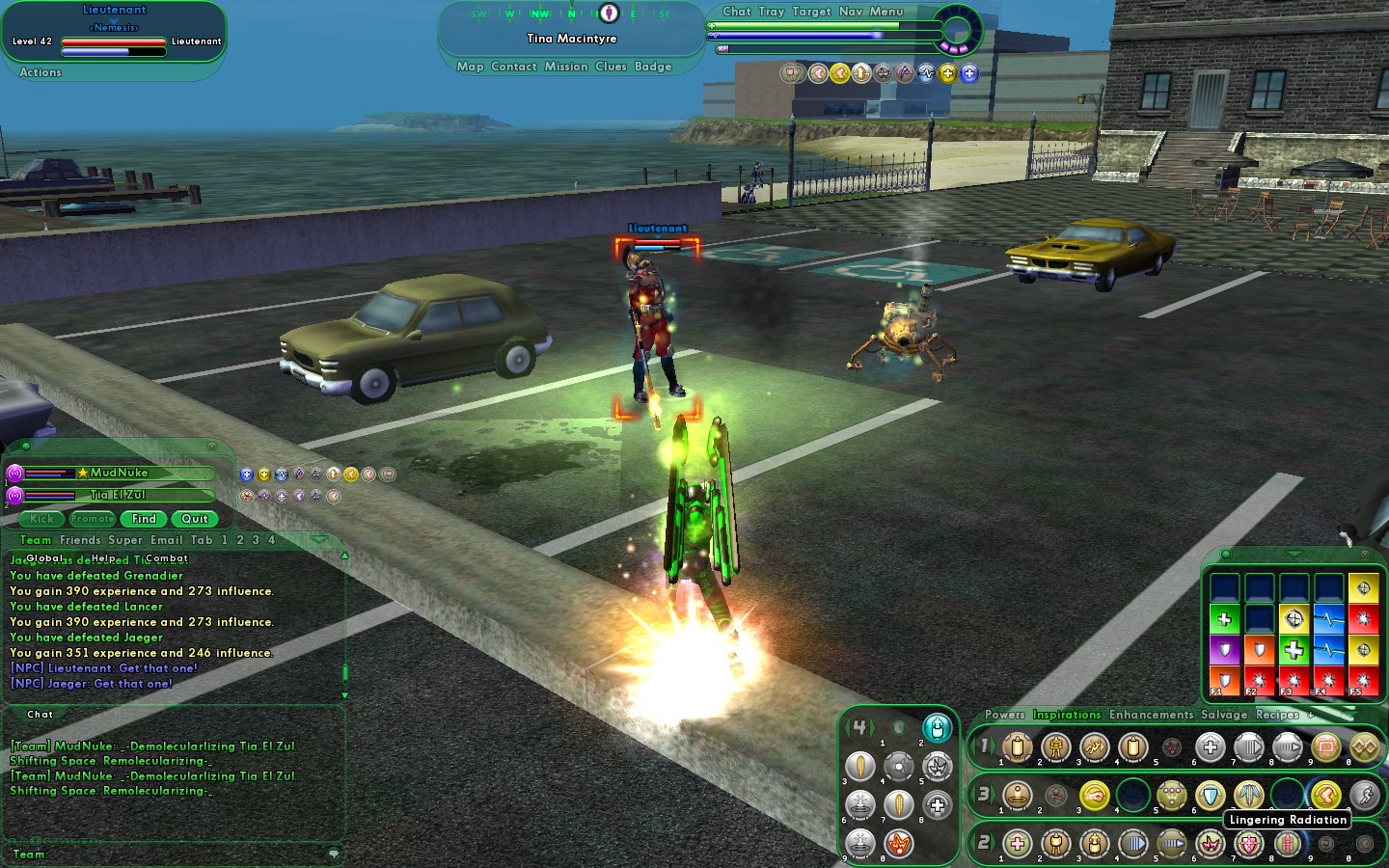
Task: Open the Clues window
Action: coord(611,67)
